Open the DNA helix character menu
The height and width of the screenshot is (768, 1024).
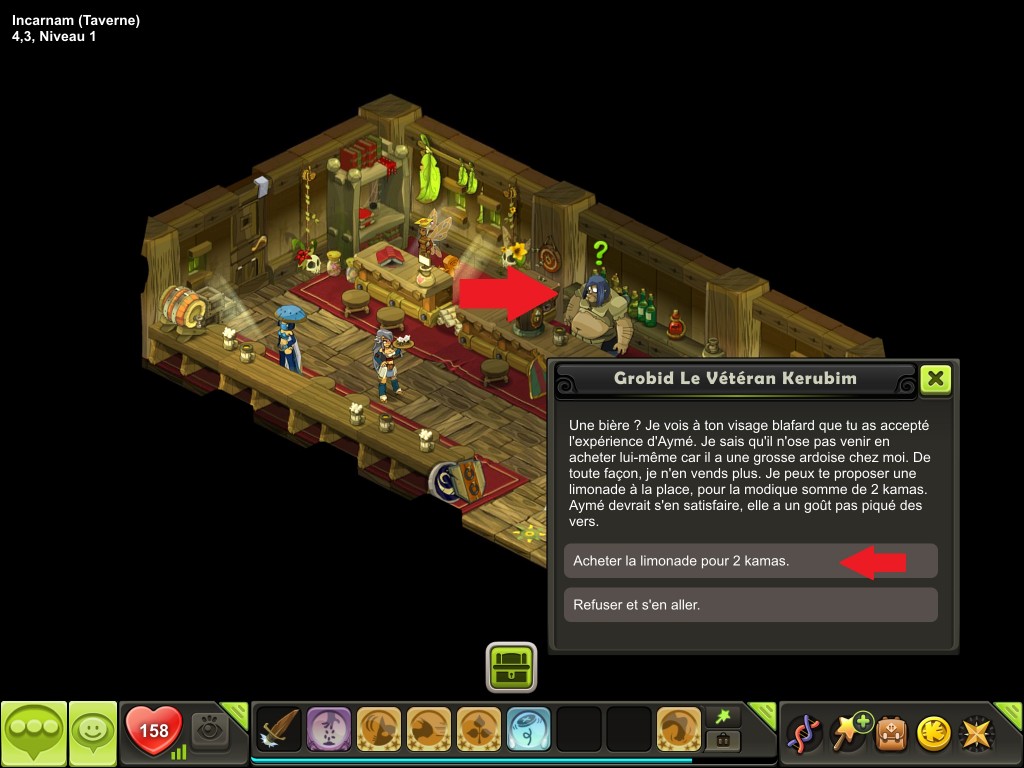click(x=804, y=733)
